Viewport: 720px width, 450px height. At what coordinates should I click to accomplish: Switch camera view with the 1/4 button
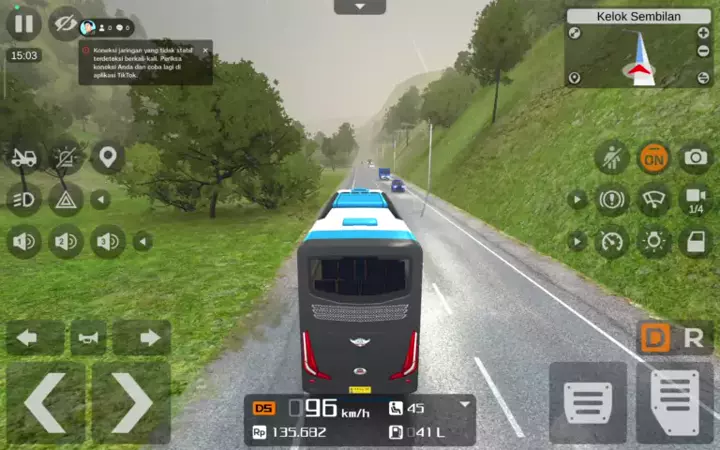click(696, 199)
